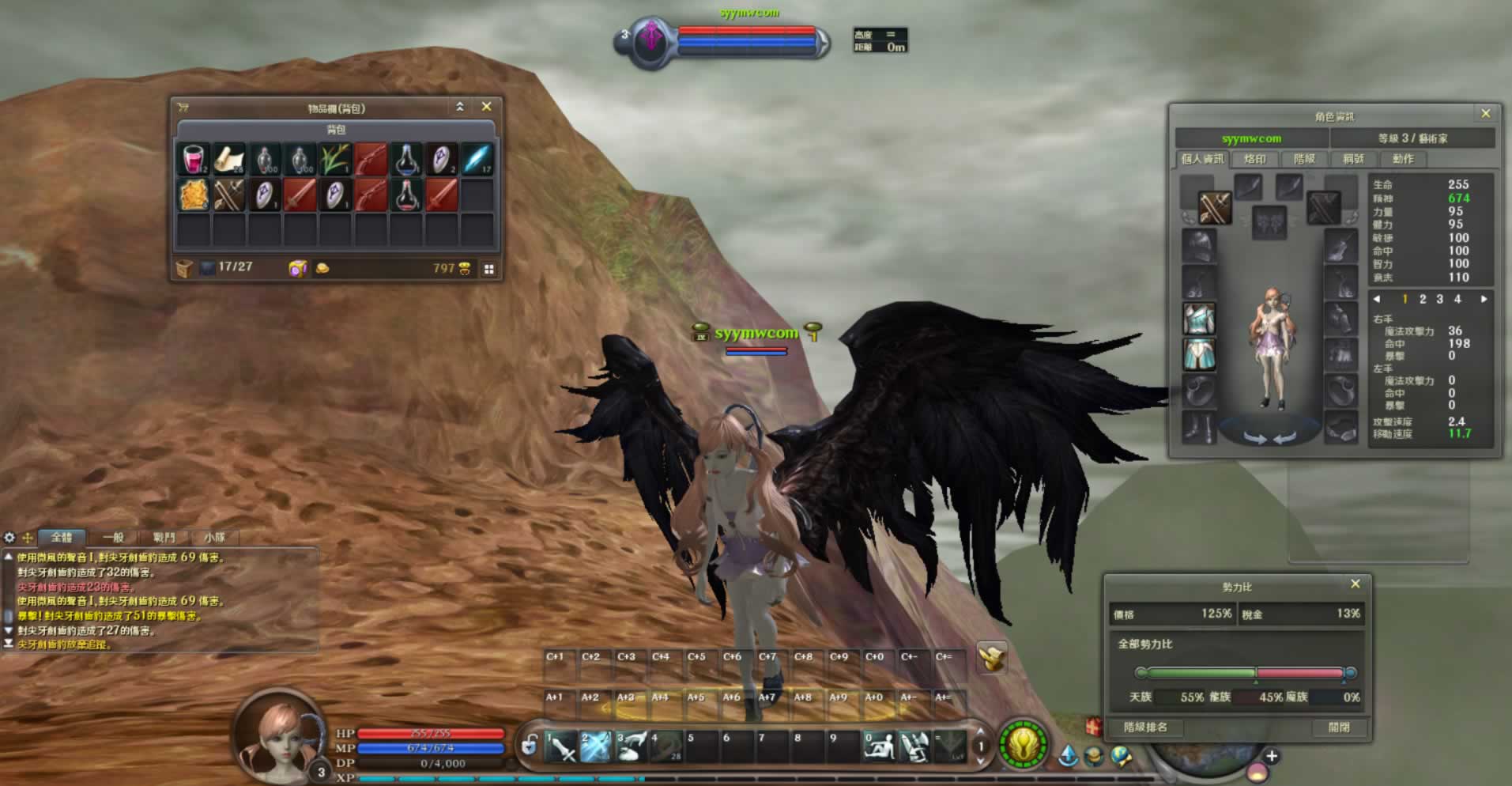Select the equipped teal top armor slot
Screen dimensions: 1512x786
(x=1199, y=319)
